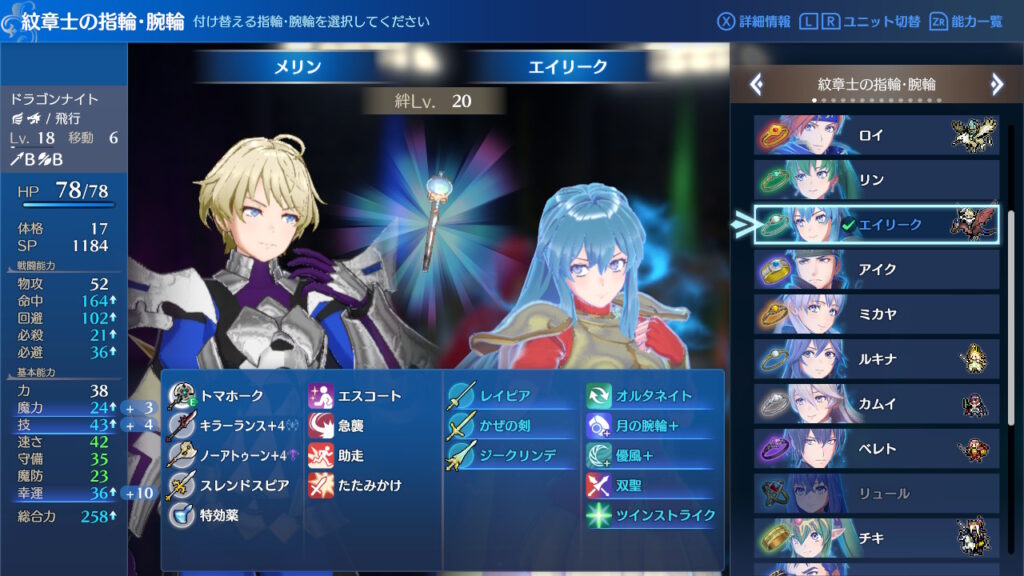Choose the ルキナ ring row
Image resolution: width=1024 pixels, height=576 pixels.
click(x=876, y=360)
